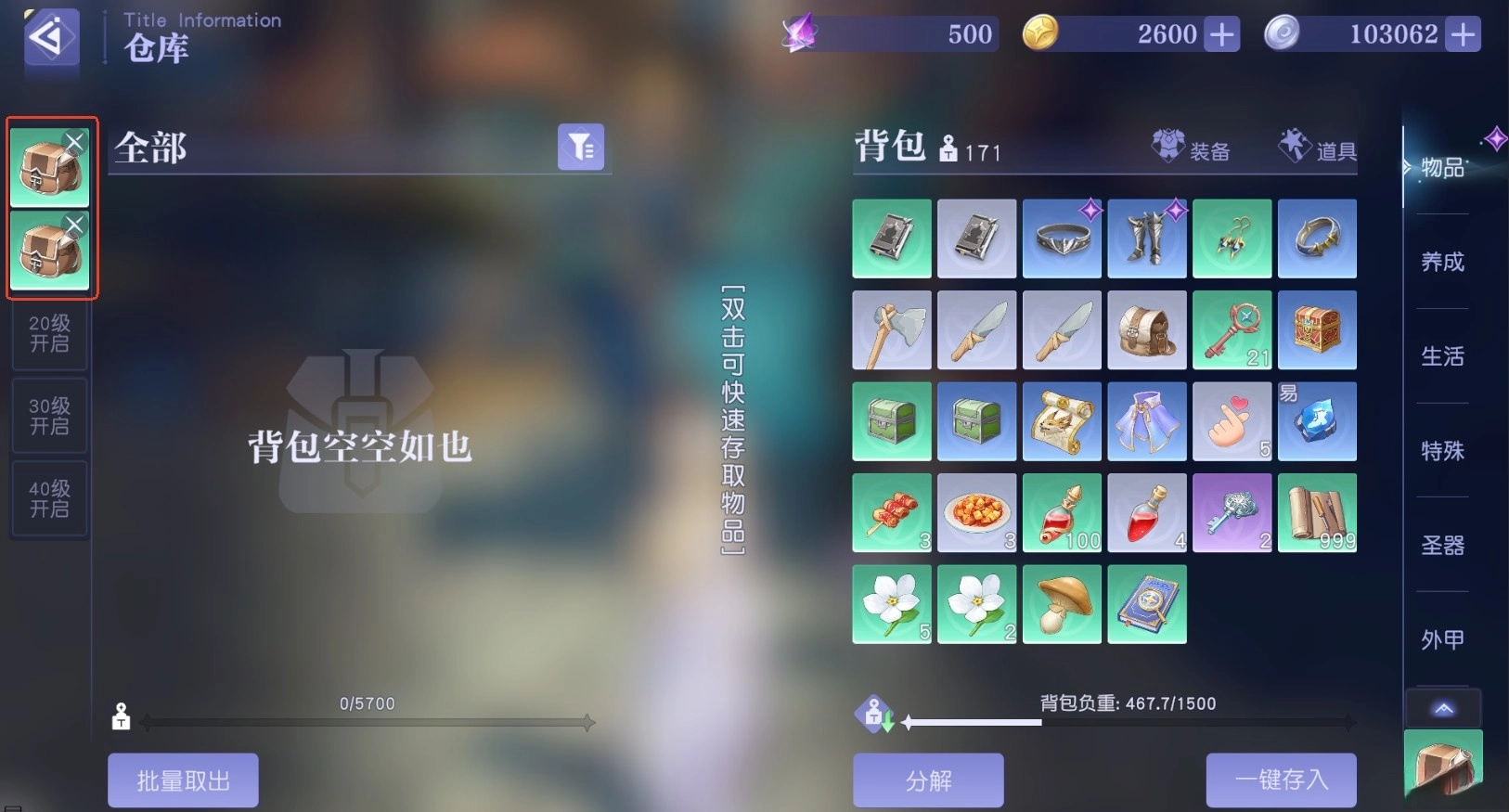Select the 圣器 category on the right side
The image size is (1509, 812).
click(x=1442, y=546)
